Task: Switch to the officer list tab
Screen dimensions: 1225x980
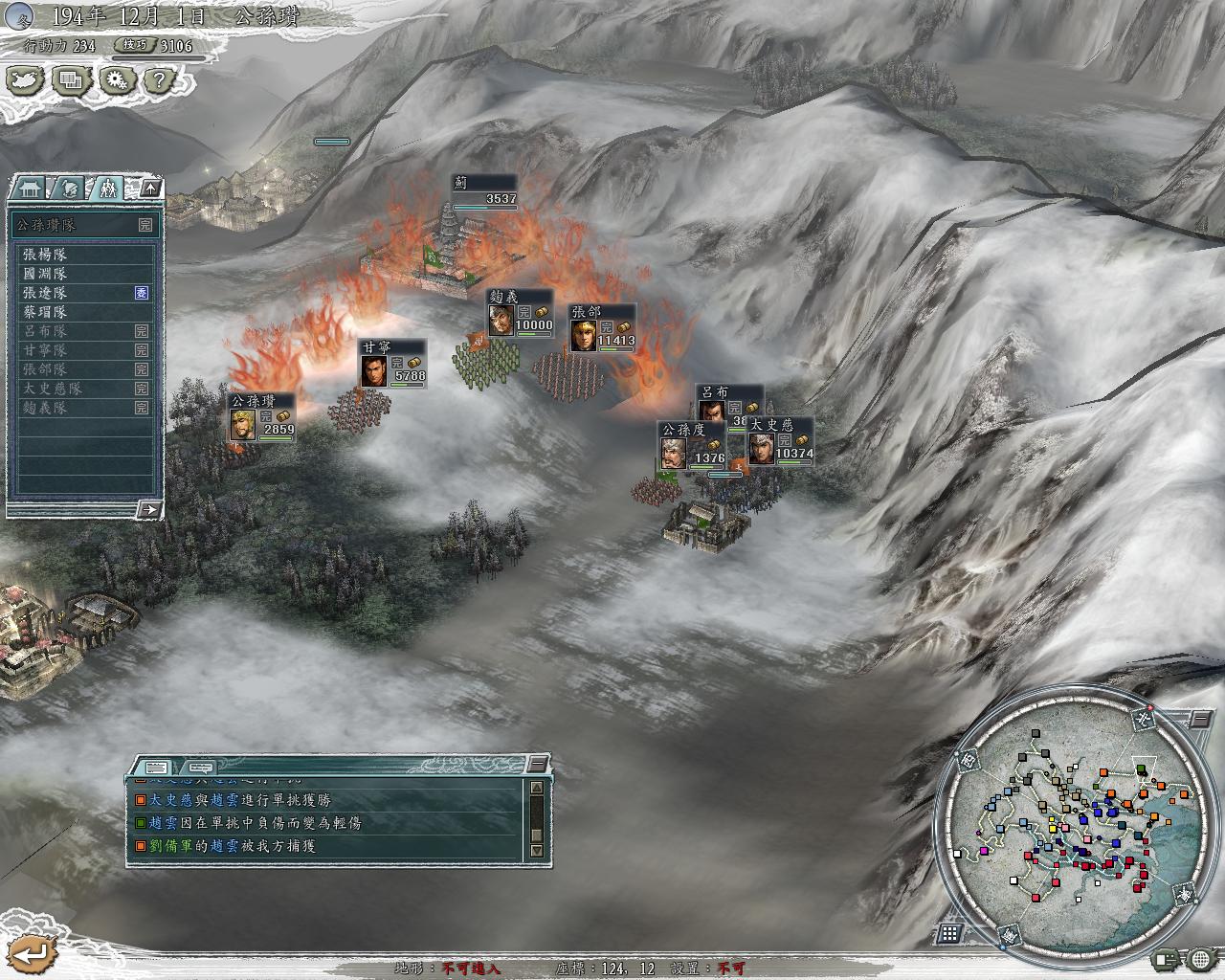Action: pyautogui.click(x=67, y=188)
